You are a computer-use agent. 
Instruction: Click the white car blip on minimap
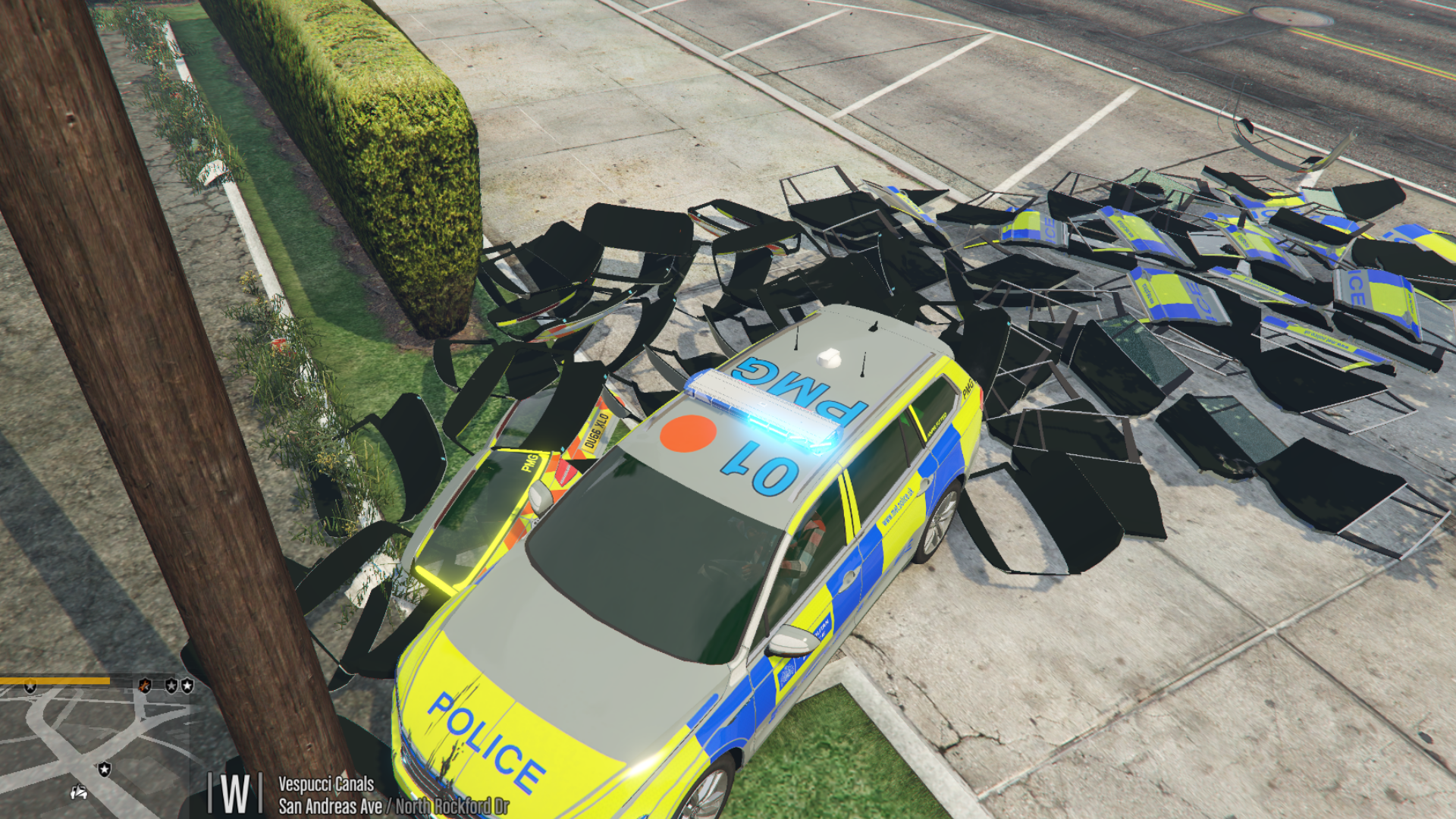pos(79,793)
